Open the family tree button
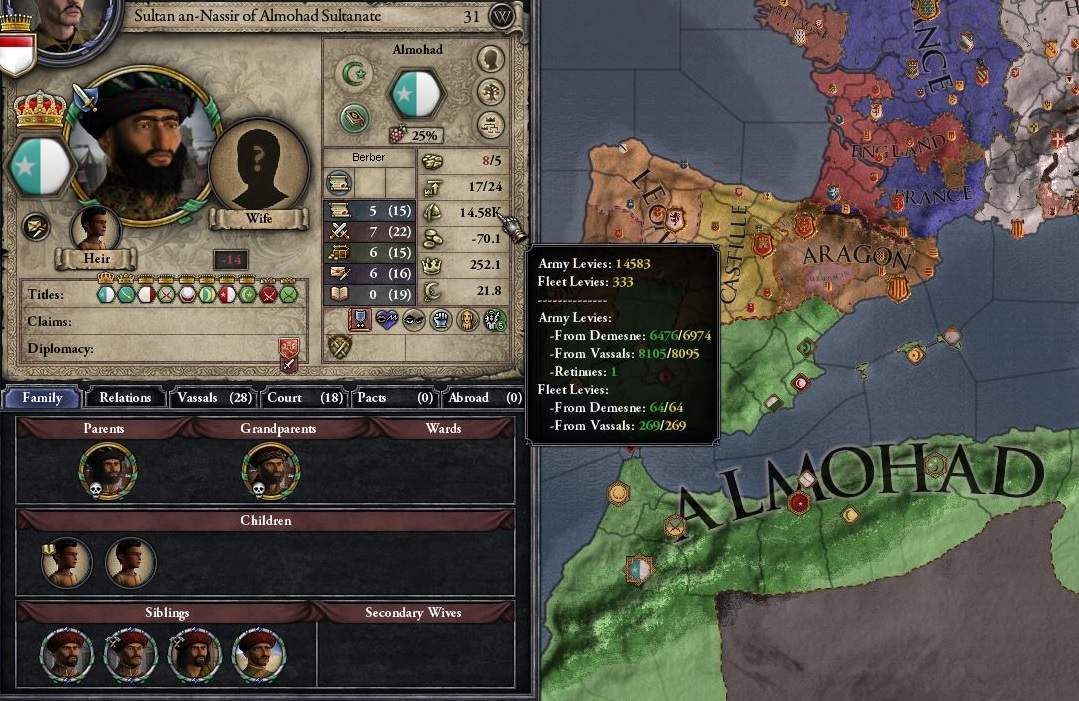 (489, 91)
